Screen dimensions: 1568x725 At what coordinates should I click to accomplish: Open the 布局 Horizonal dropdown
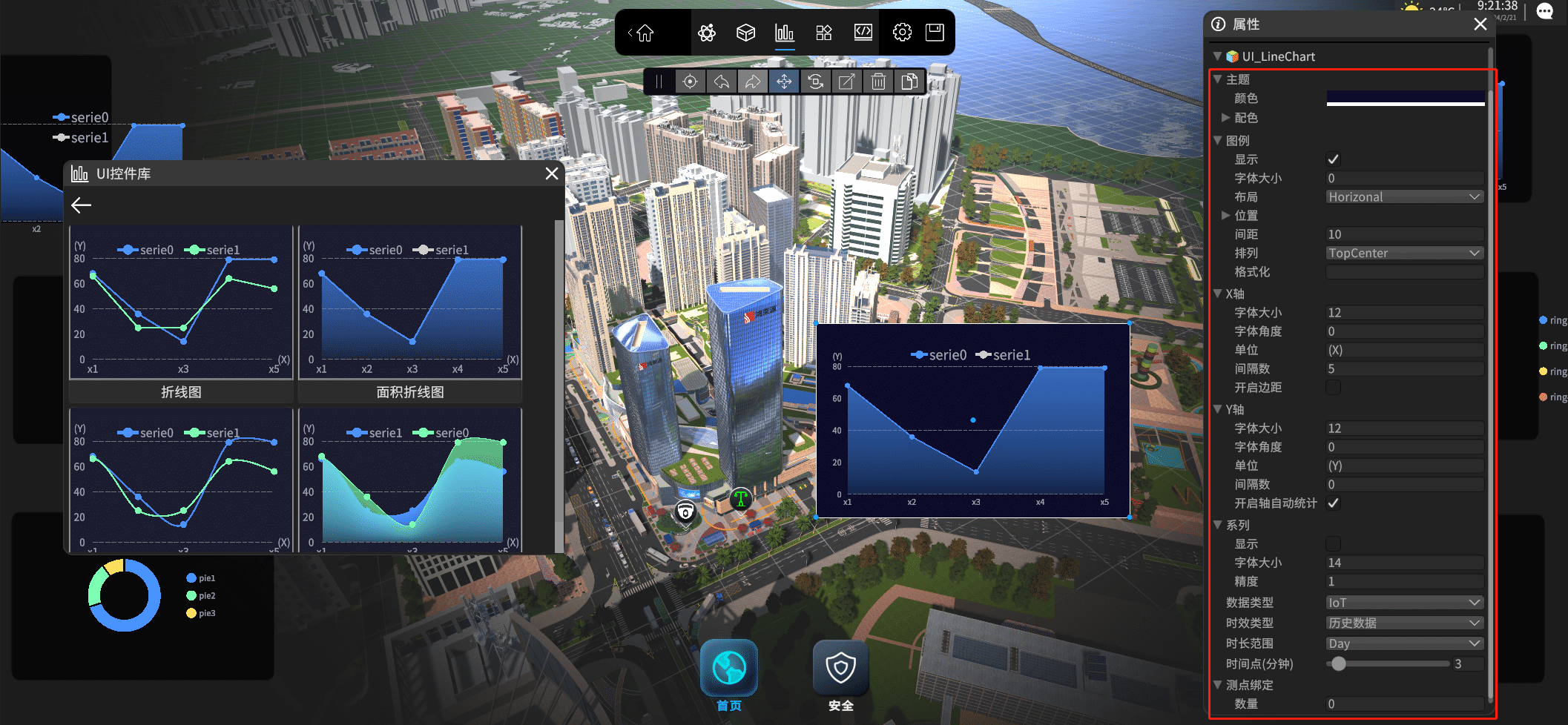point(1405,197)
